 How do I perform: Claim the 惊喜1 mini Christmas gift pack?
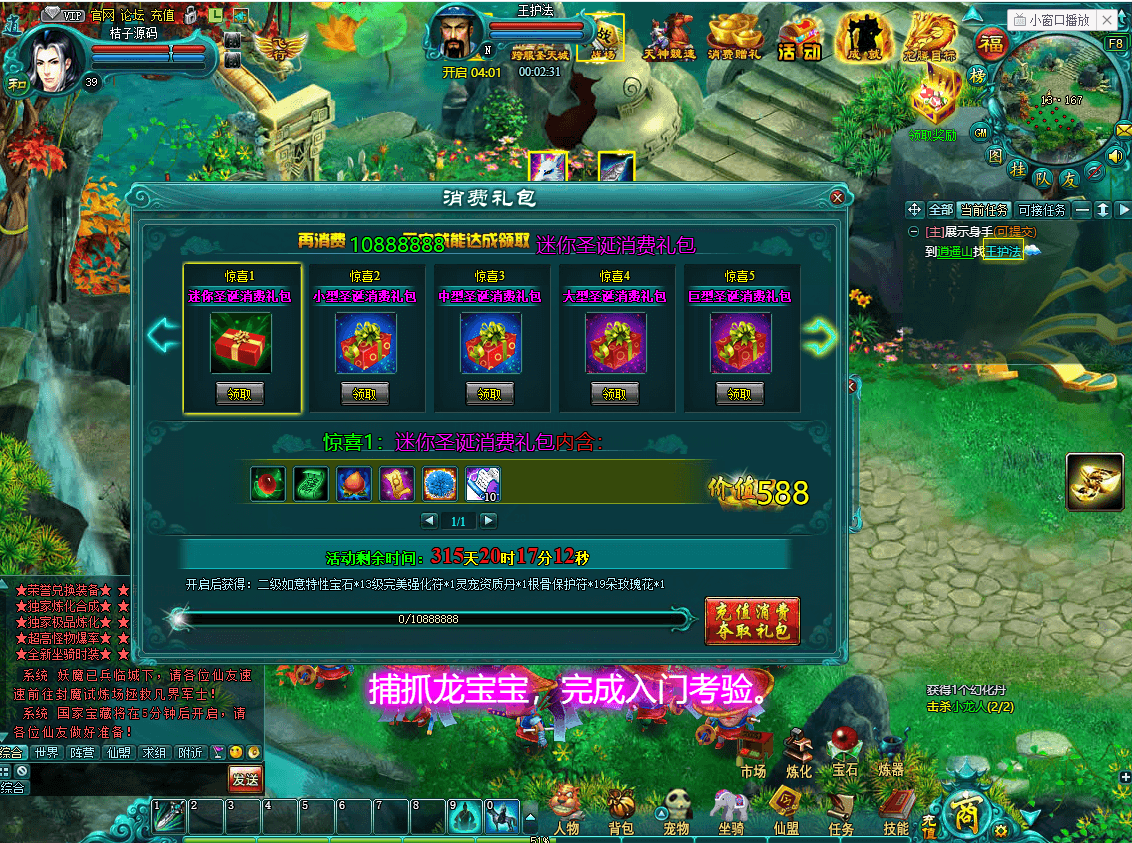[x=240, y=394]
